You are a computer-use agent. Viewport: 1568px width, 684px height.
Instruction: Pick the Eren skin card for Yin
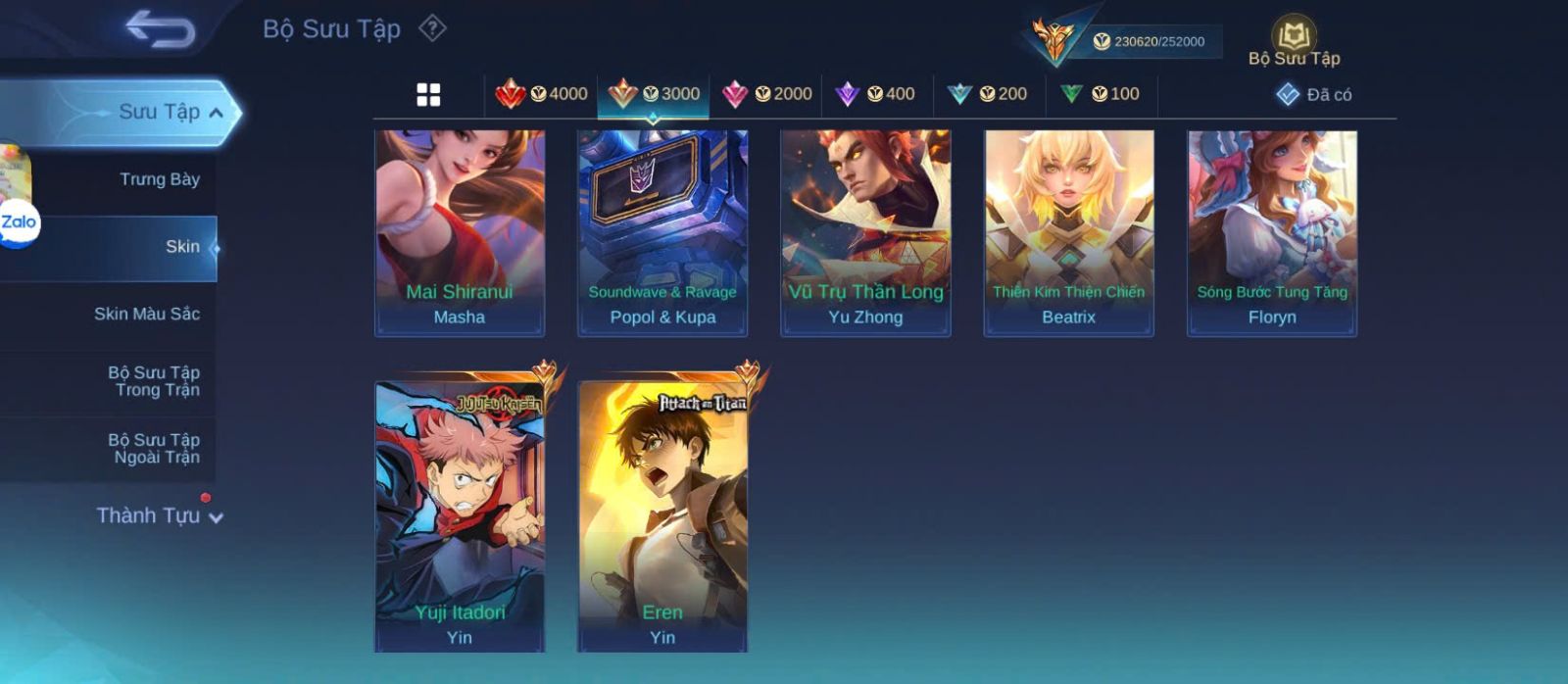tap(662, 515)
